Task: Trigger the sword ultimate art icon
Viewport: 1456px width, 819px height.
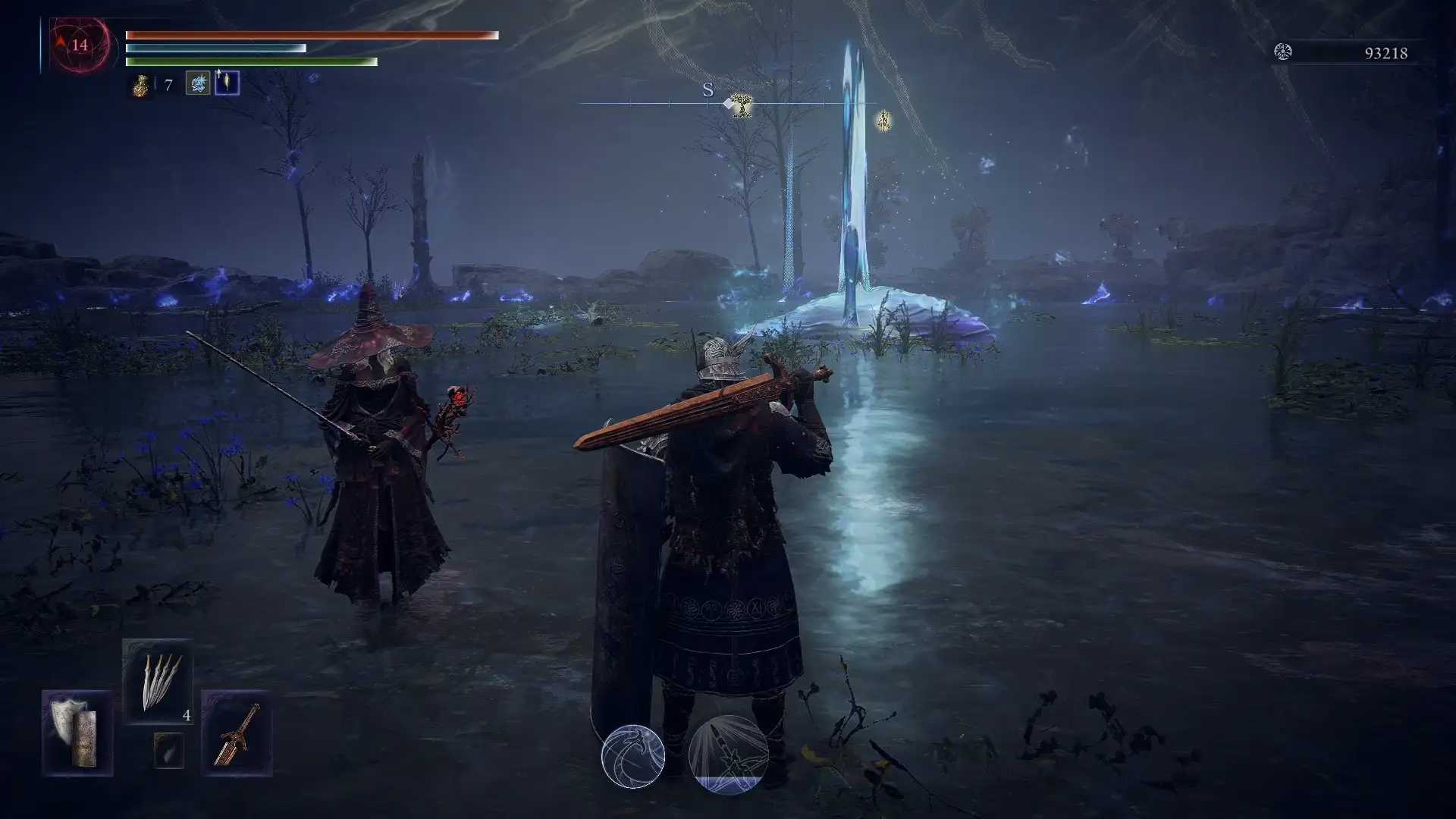Action: 728,755
